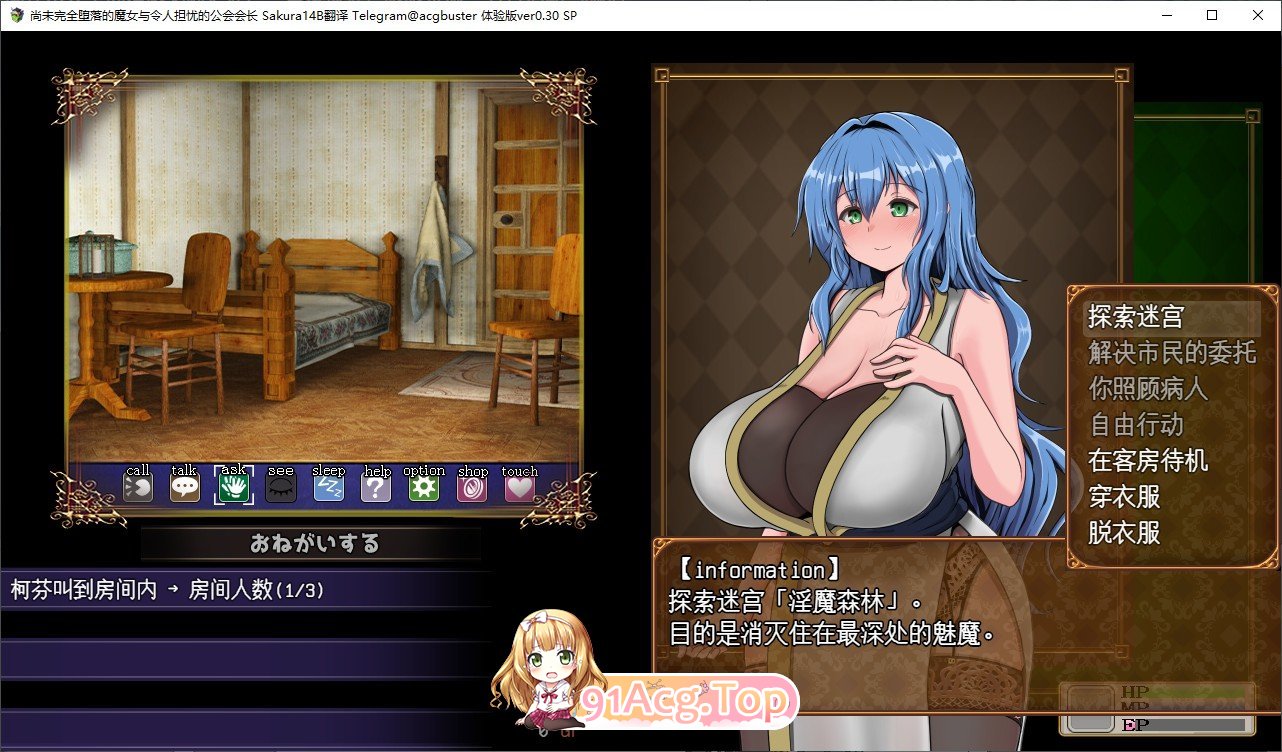1282x752 pixels.
Task: Open the help question mark icon
Action: [376, 486]
